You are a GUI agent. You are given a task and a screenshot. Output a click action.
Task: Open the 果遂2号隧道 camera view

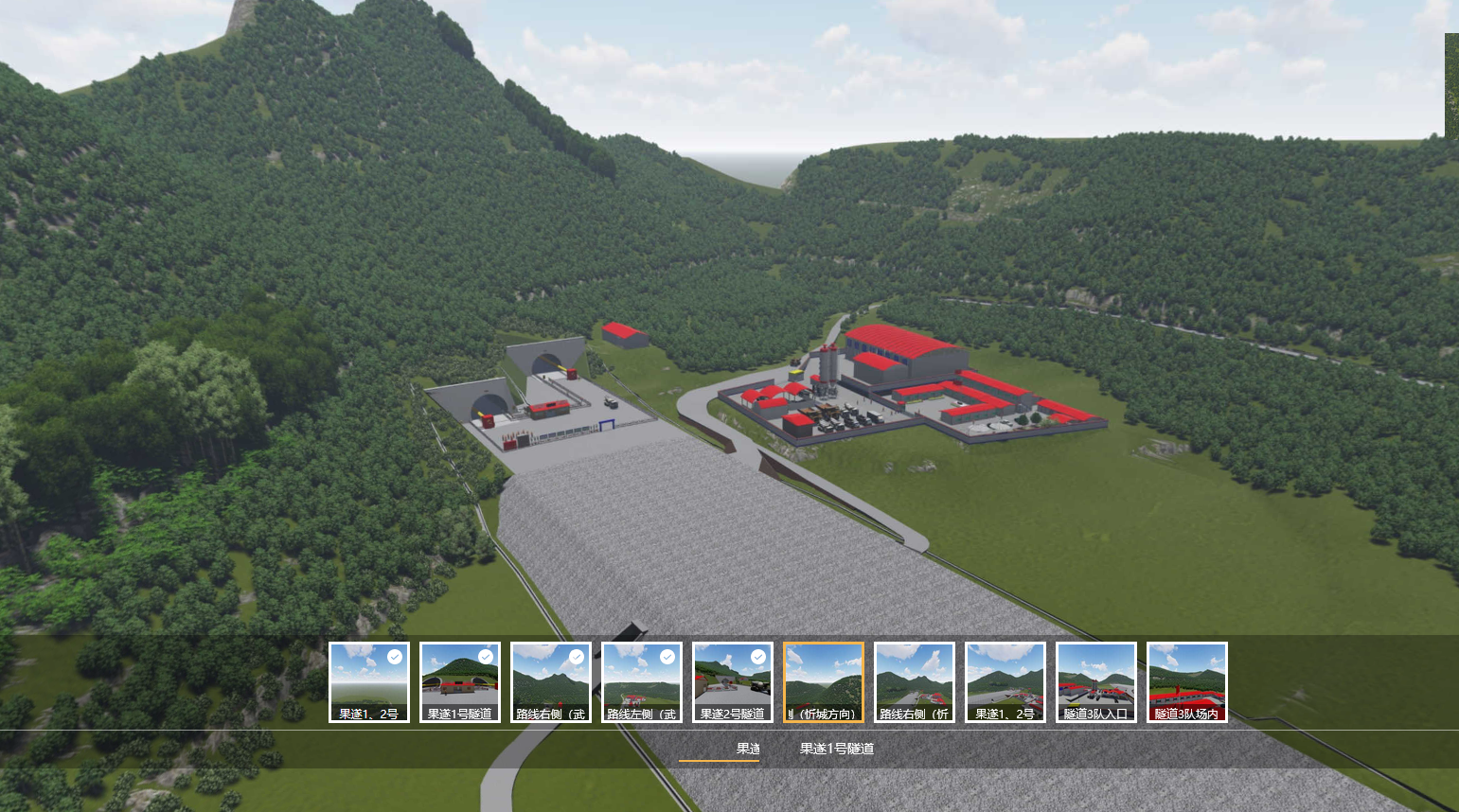(x=732, y=681)
